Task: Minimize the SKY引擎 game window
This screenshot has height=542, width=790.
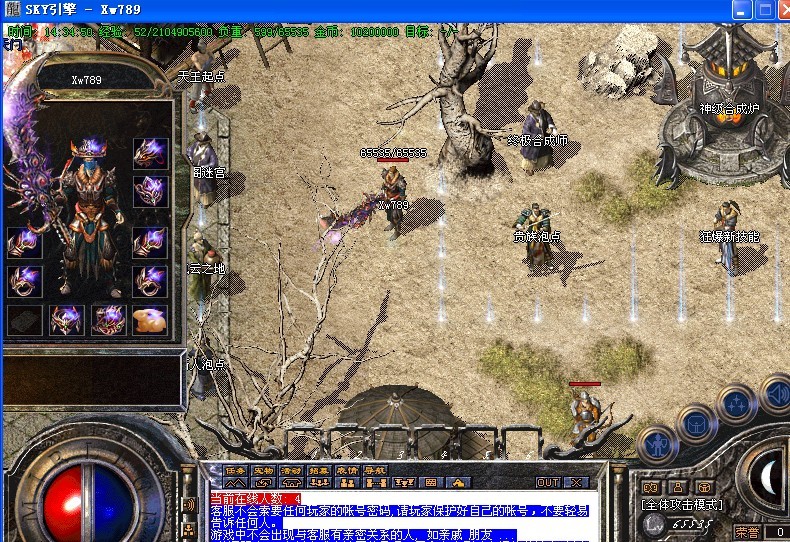Action: click(741, 10)
